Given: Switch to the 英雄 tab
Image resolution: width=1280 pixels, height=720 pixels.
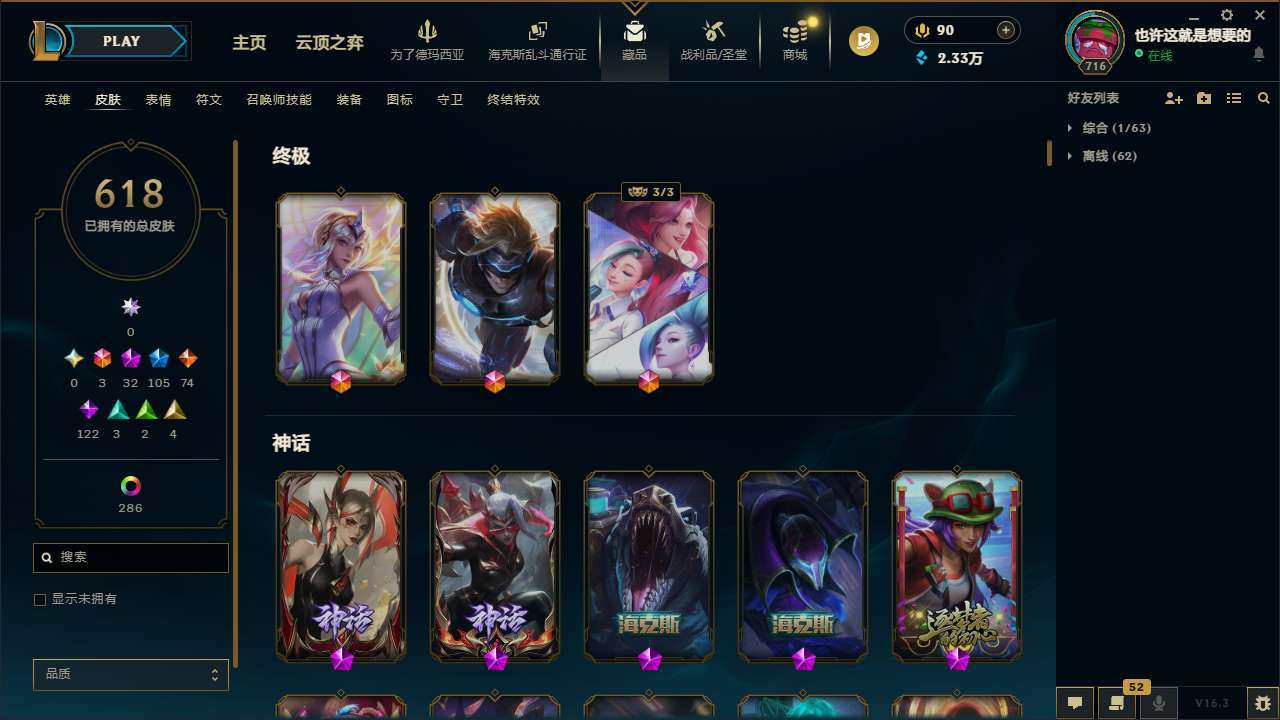Looking at the screenshot, I should tap(57, 100).
